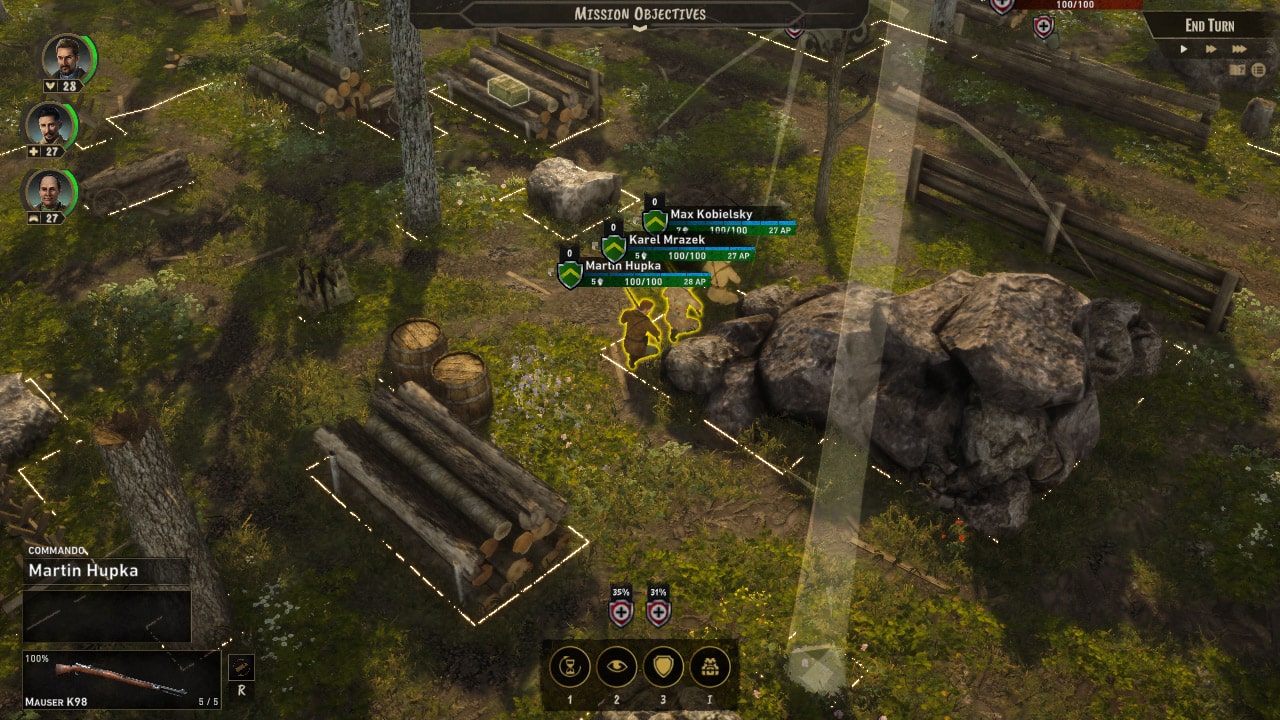1280x720 pixels.
Task: Select the Mauser K98 weapon slot
Action: [122, 680]
